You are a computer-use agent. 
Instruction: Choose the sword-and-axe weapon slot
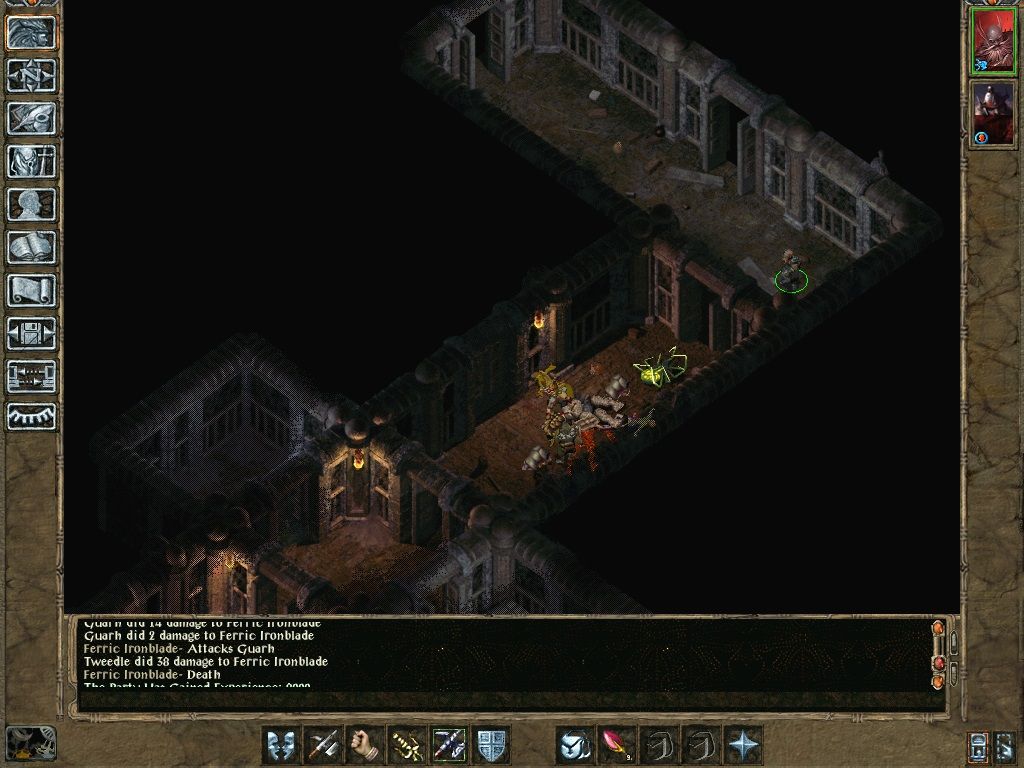(323, 745)
